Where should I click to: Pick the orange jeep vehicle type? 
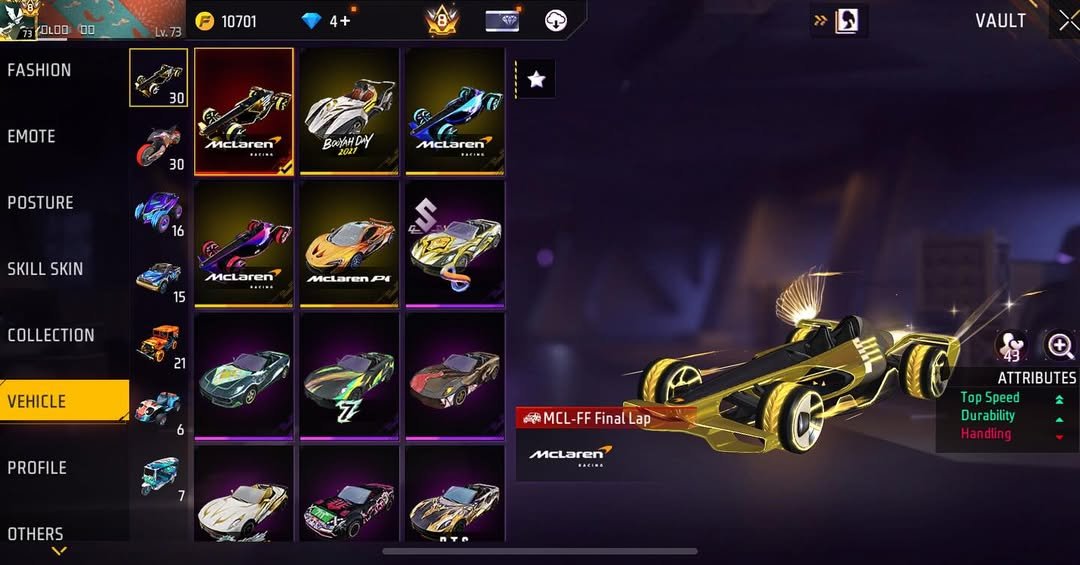click(x=158, y=343)
